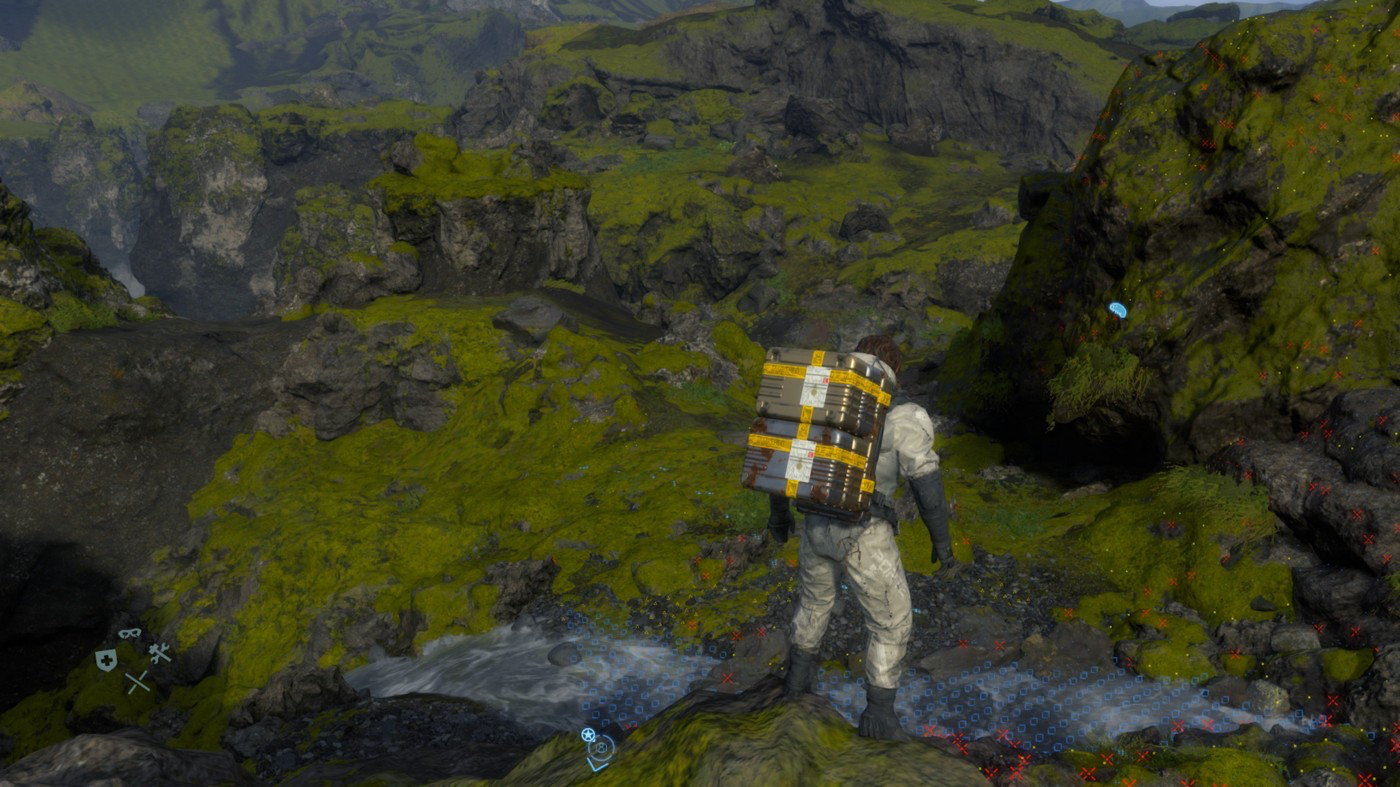Open the hammer and wrench tools icon
Image resolution: width=1400 pixels, height=787 pixels.
click(x=159, y=653)
